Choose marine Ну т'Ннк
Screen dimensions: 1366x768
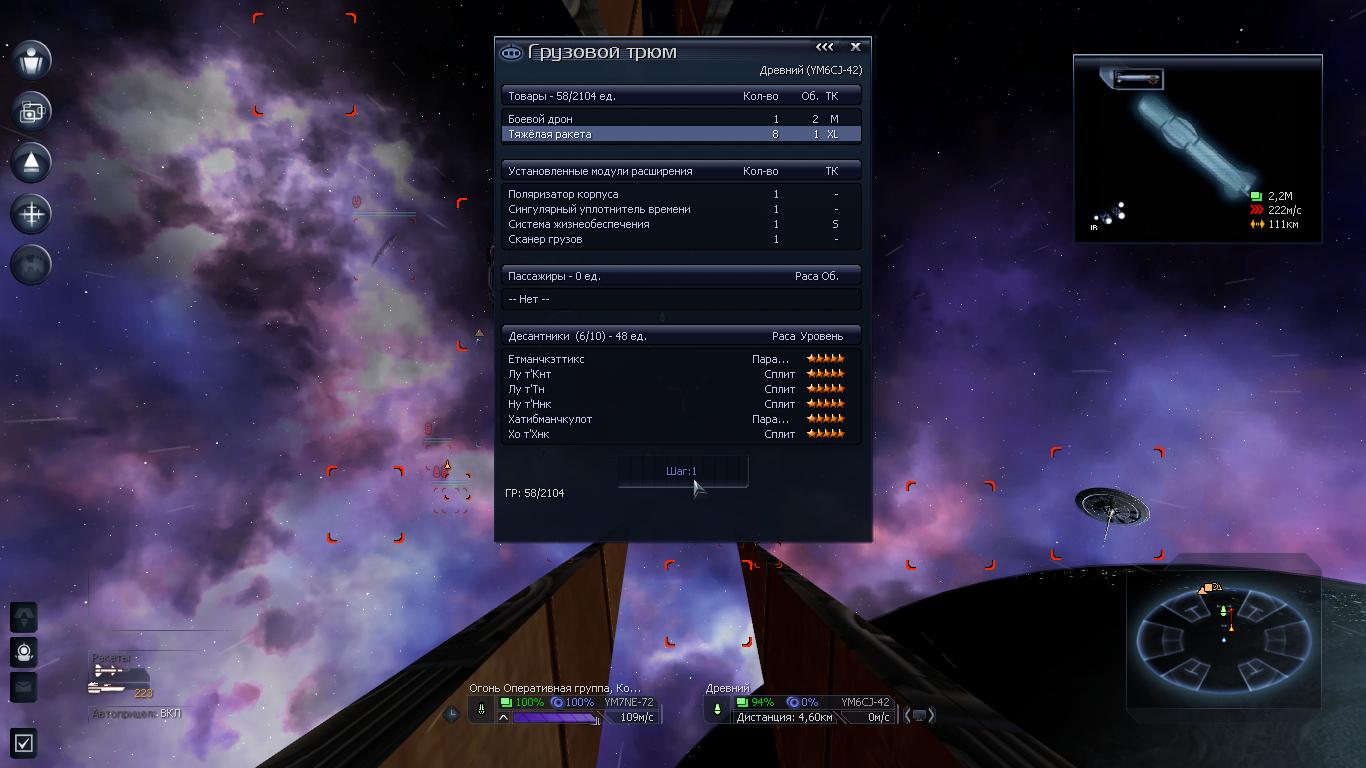point(680,404)
